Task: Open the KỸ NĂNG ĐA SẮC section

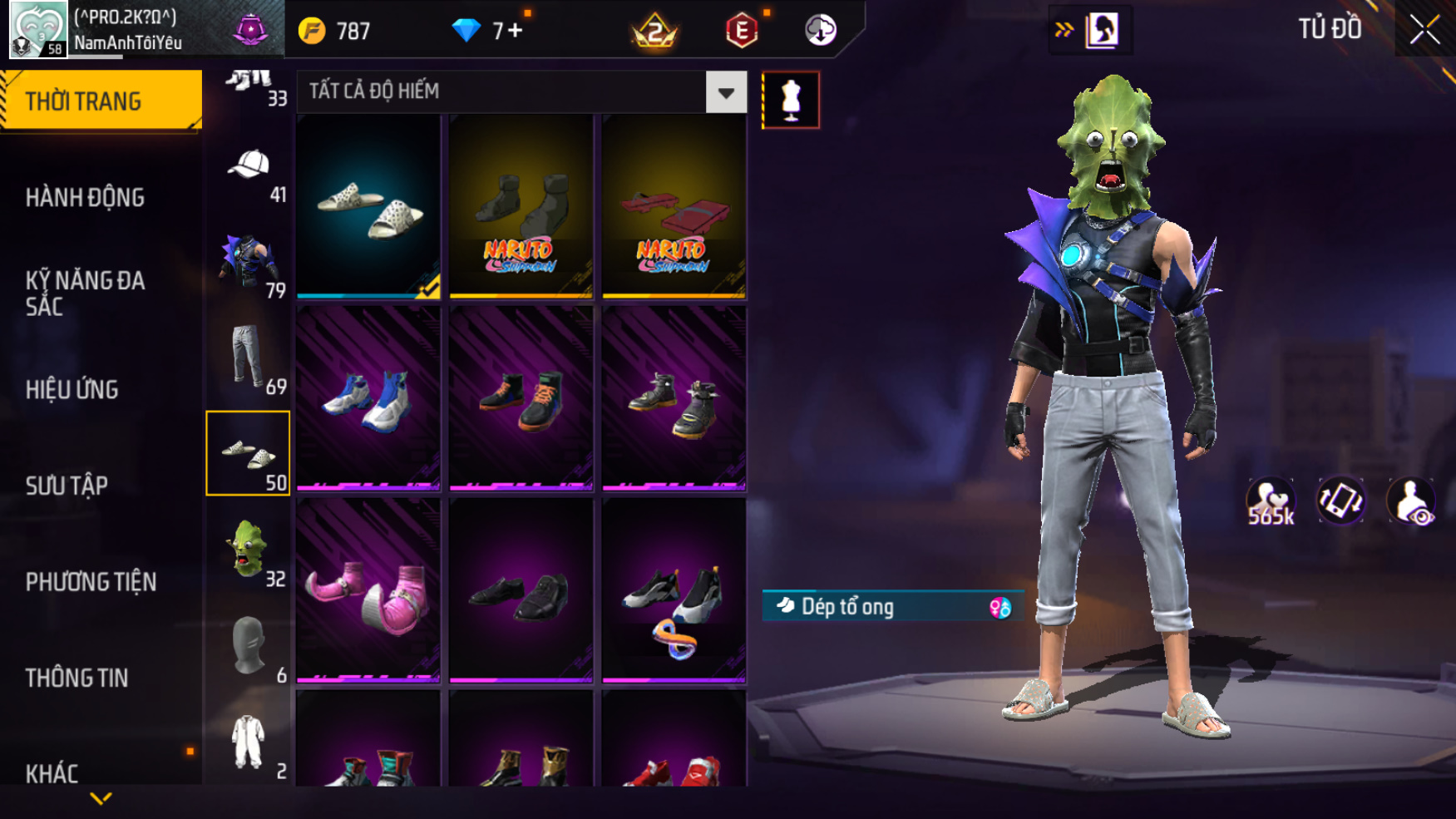Action: (85, 293)
